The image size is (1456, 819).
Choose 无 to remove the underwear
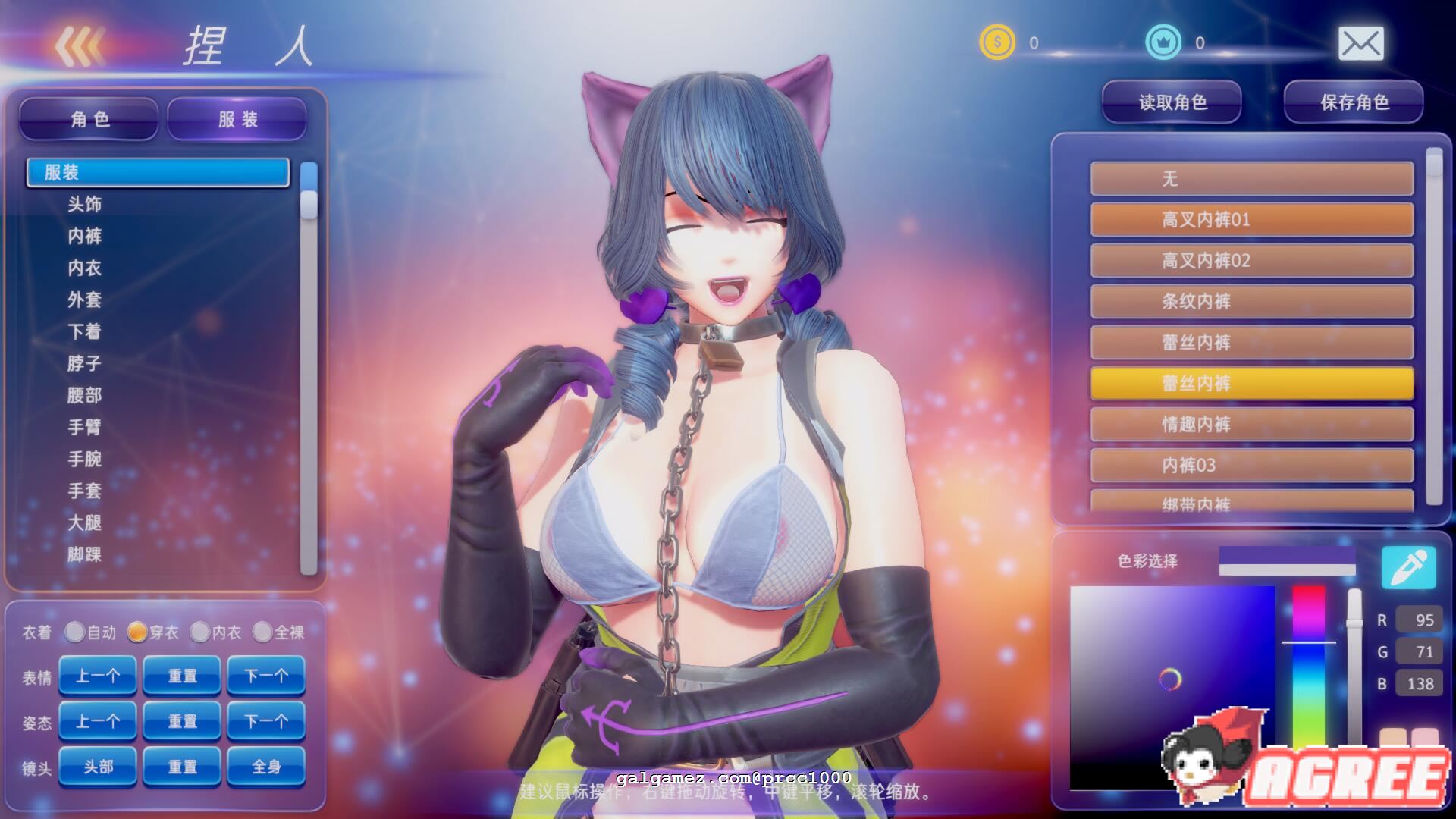pos(1251,179)
